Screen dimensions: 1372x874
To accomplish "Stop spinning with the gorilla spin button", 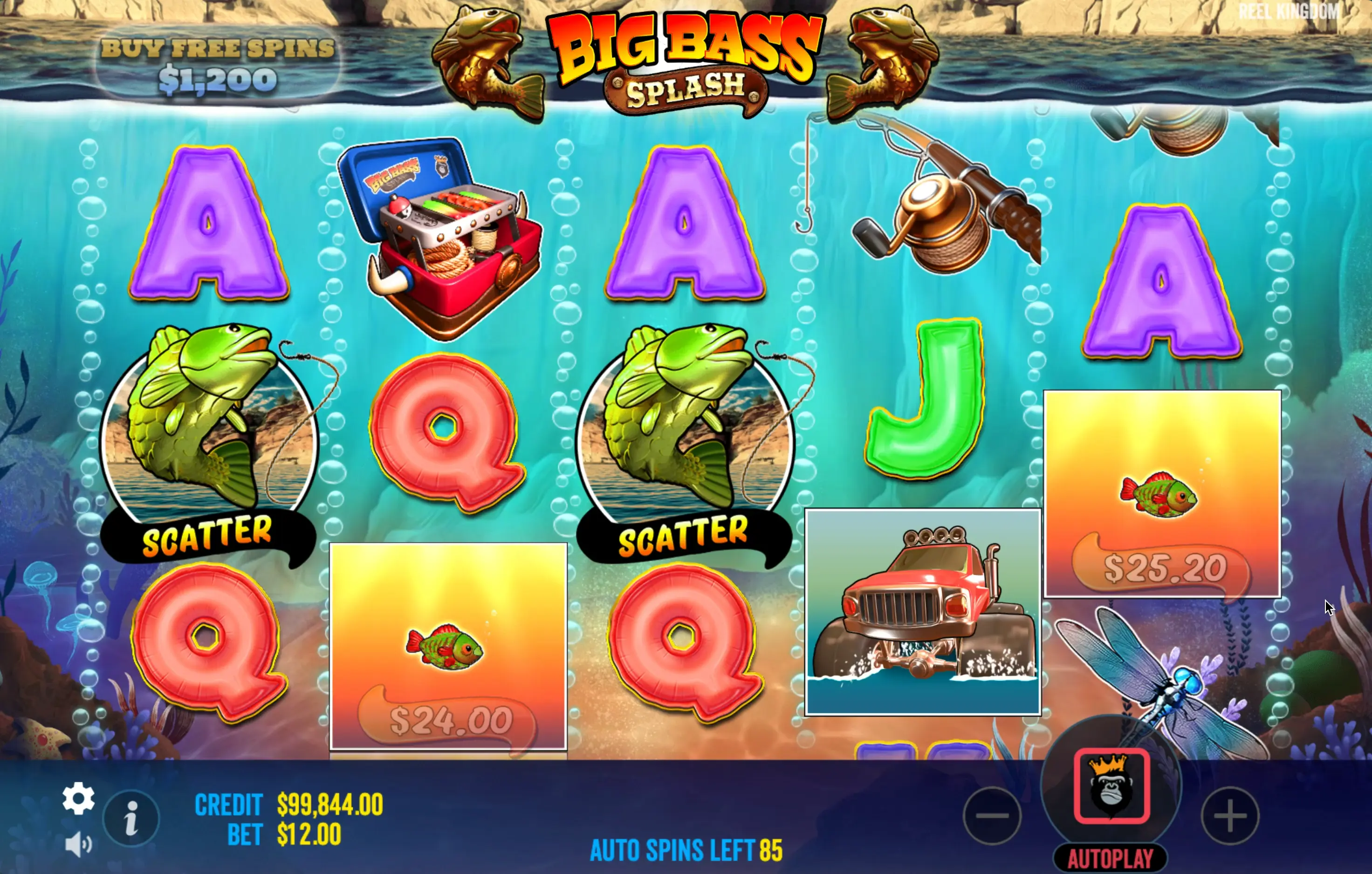I will click(1111, 787).
